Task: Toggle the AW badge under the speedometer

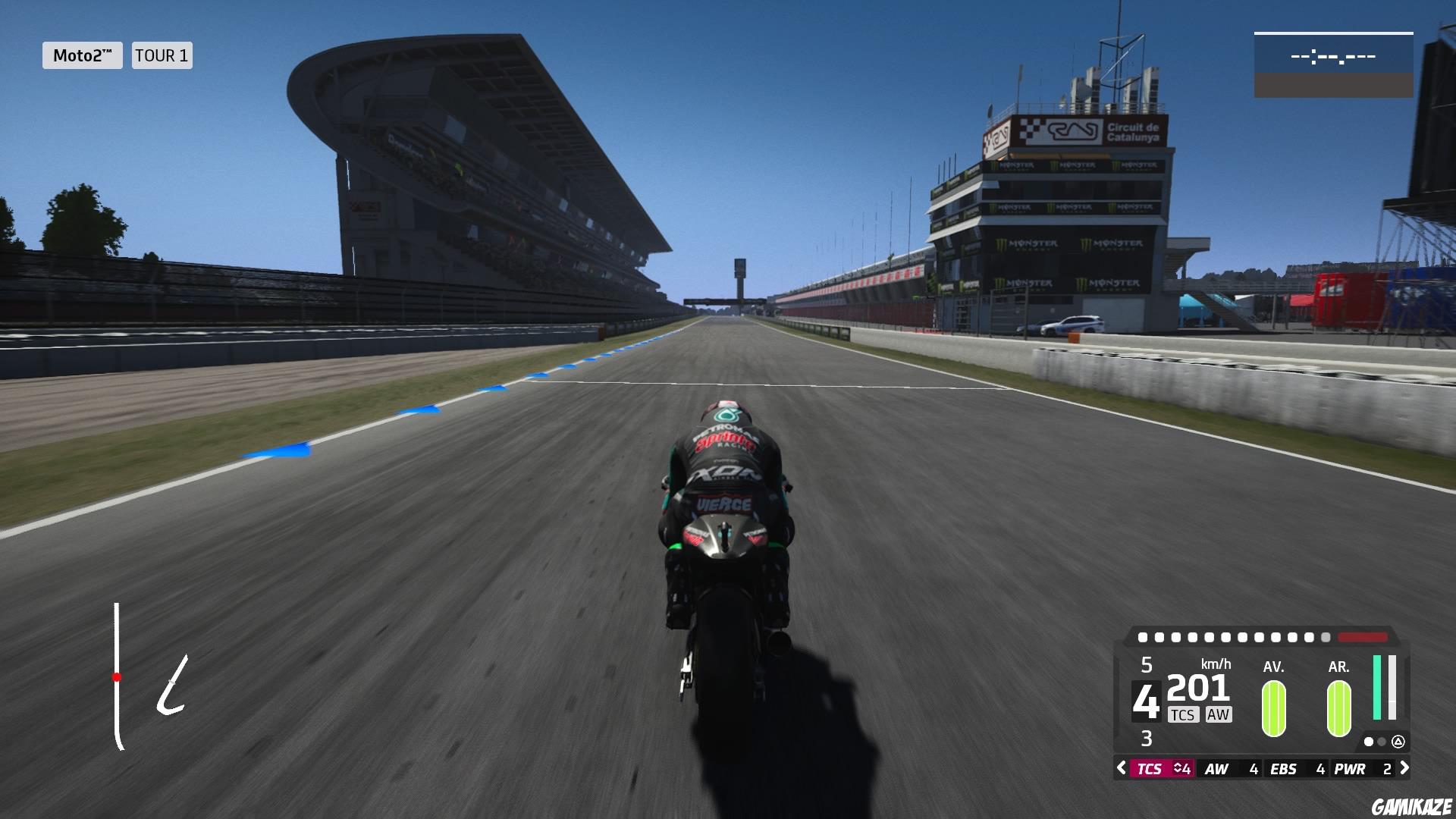Action: 1219,715
